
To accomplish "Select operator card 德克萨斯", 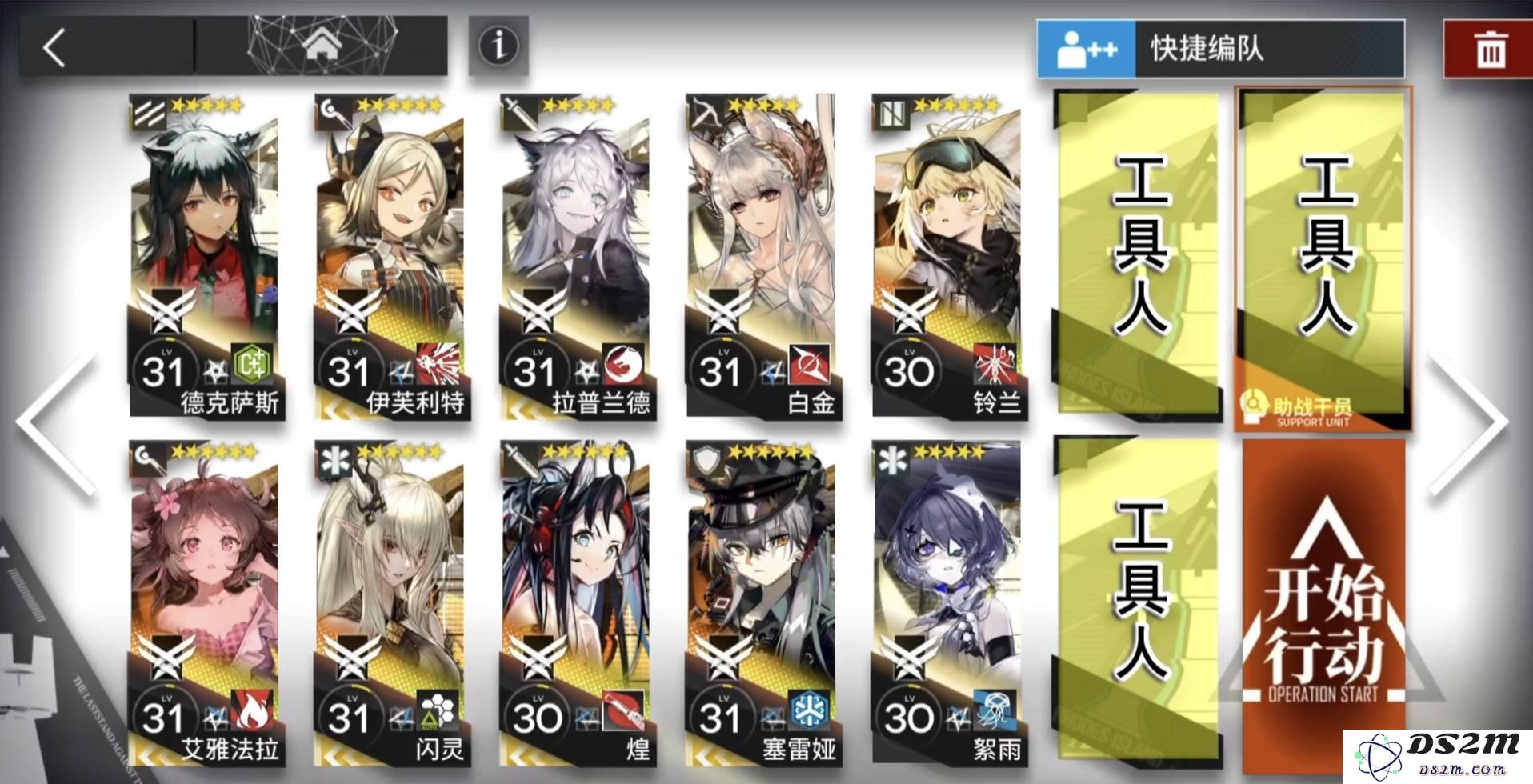I will (206, 256).
